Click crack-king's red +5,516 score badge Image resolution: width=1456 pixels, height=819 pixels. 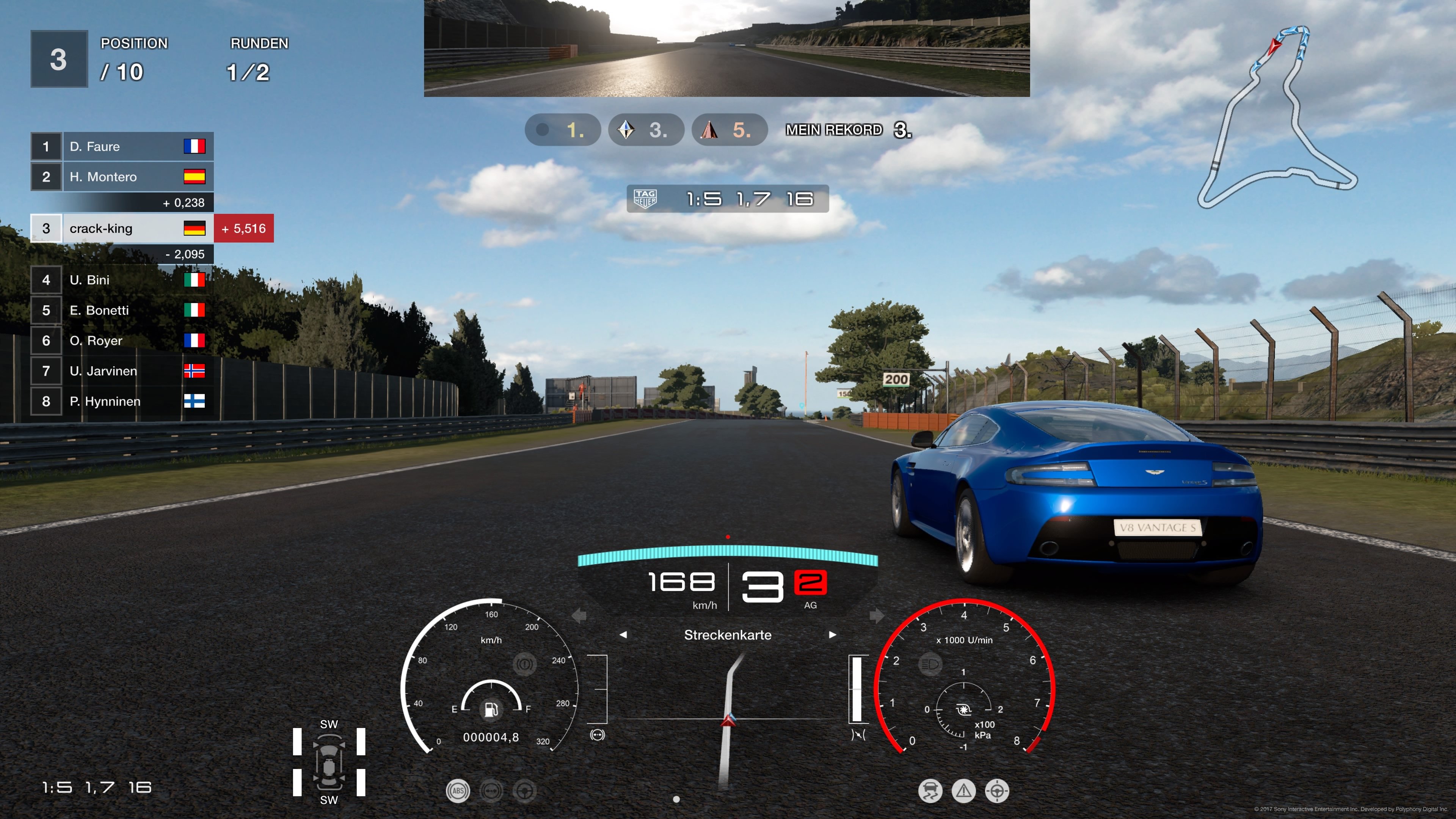point(243,228)
